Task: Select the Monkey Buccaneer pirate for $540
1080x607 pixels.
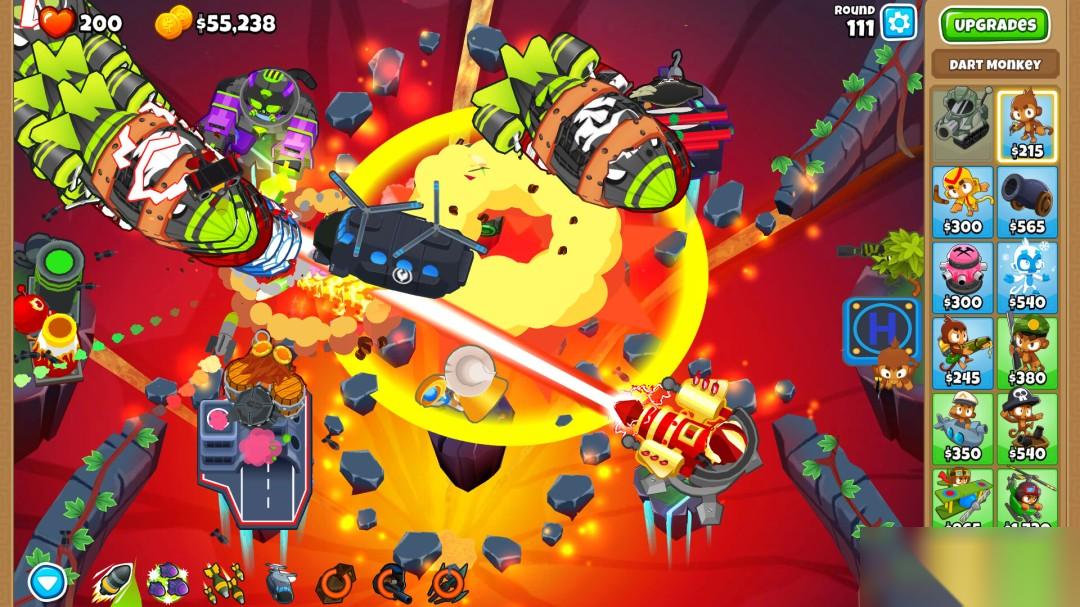Action: click(x=1026, y=428)
